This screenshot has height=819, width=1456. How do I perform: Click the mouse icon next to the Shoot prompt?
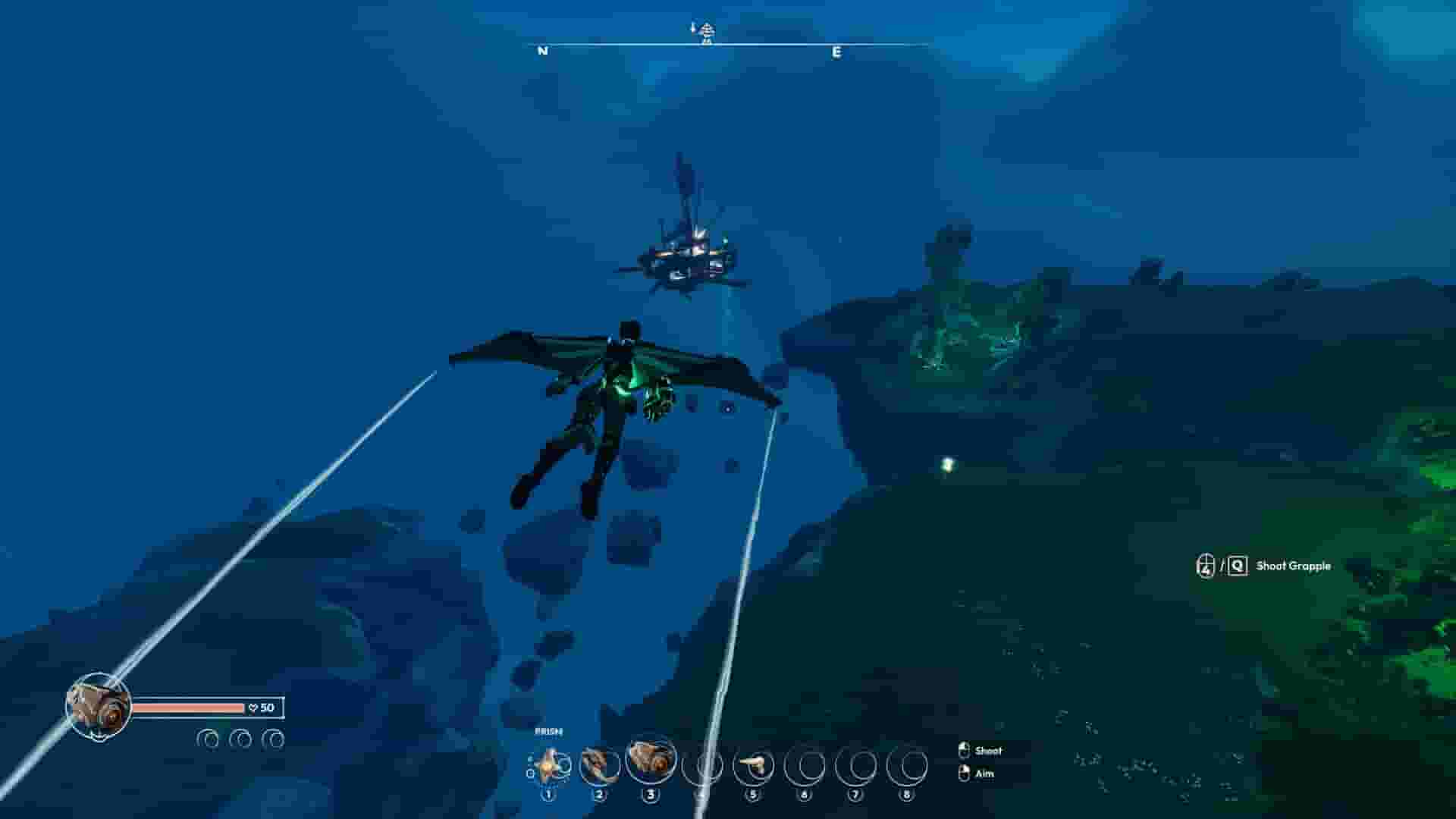pos(965,751)
